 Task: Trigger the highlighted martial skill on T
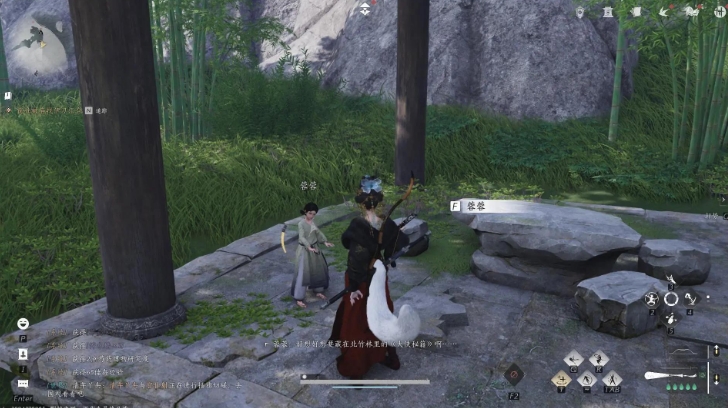coord(561,379)
